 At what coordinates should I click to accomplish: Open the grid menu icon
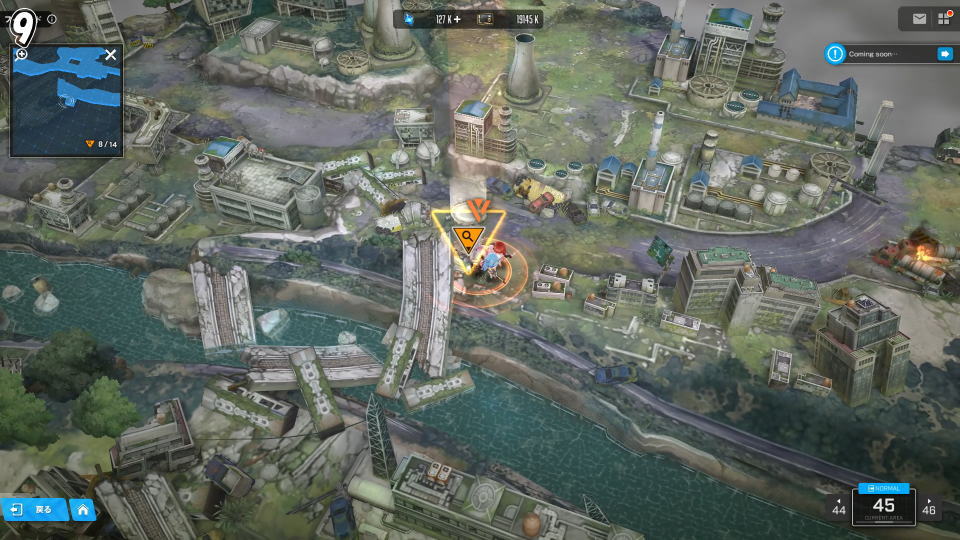click(943, 18)
